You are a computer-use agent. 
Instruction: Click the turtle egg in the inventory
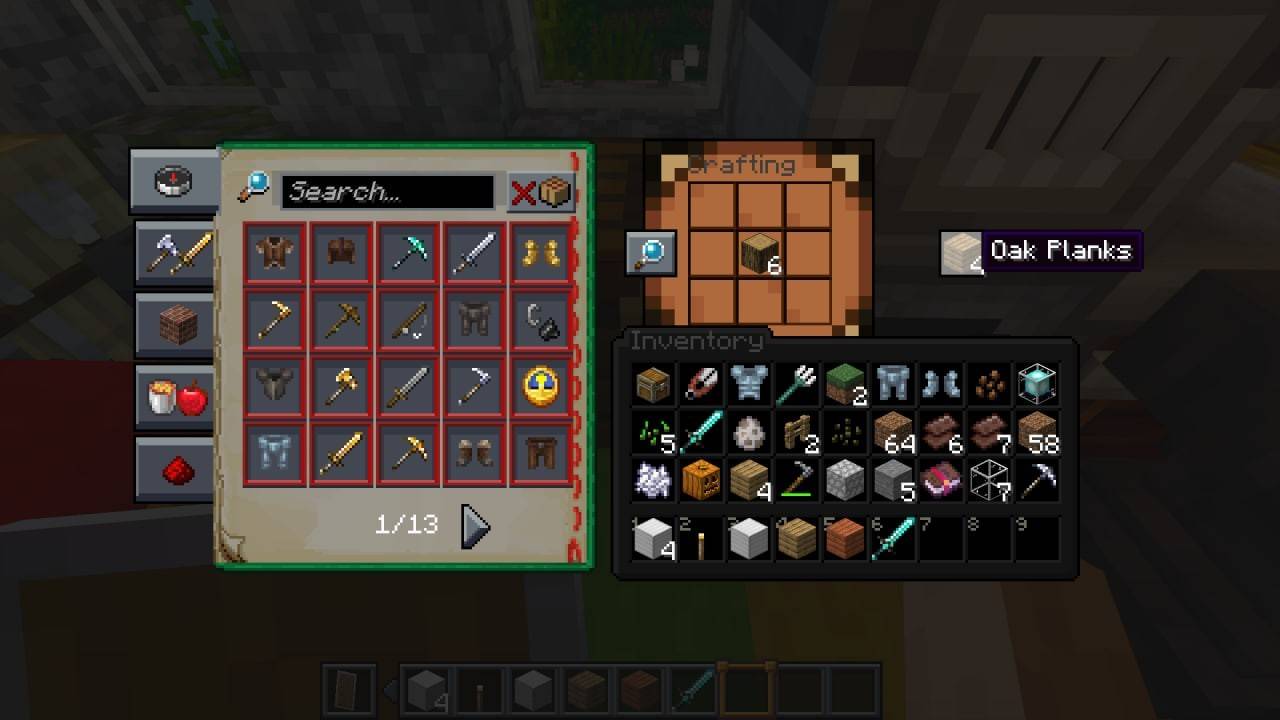pyautogui.click(x=749, y=432)
